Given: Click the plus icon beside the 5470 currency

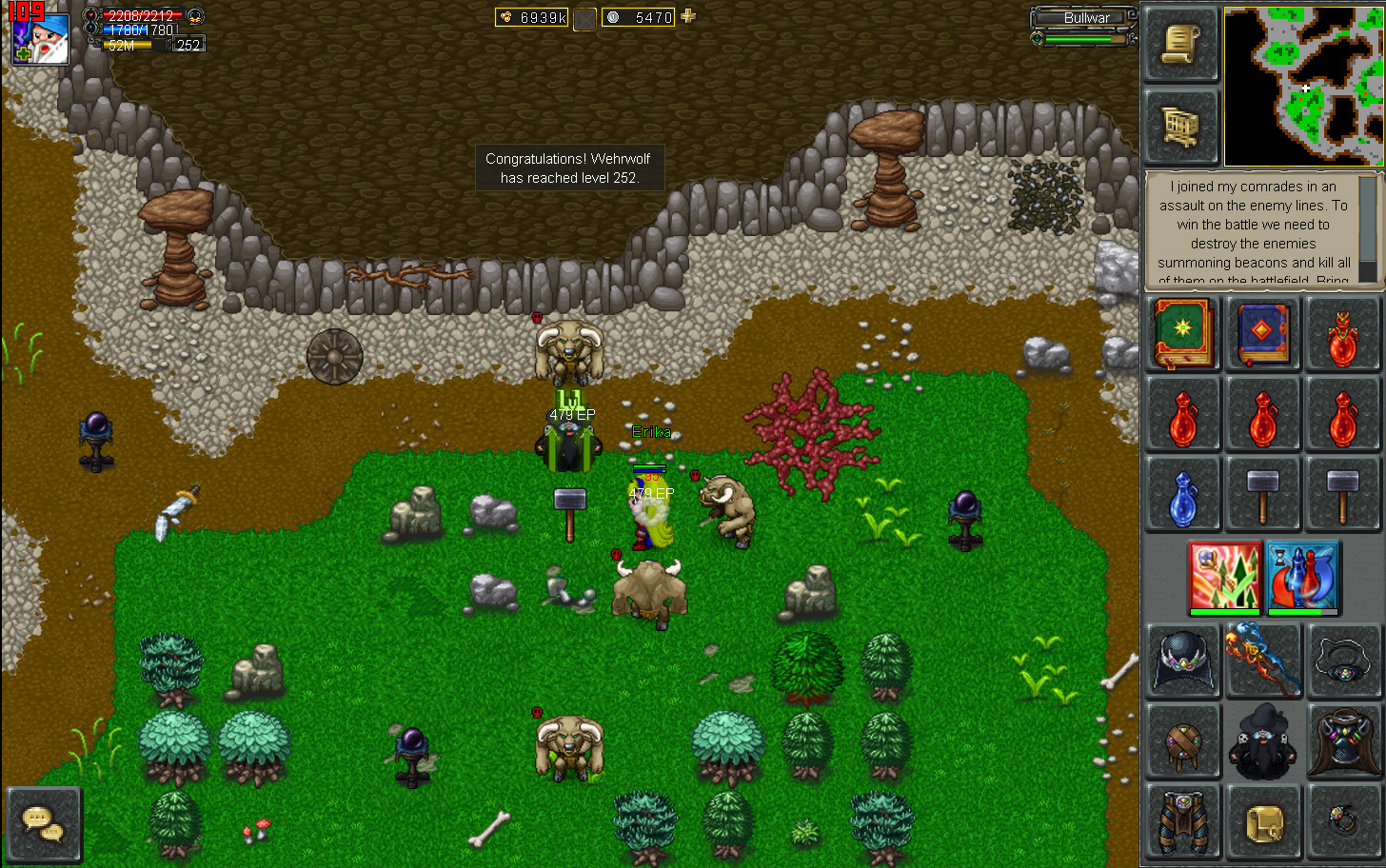Looking at the screenshot, I should (x=688, y=16).
